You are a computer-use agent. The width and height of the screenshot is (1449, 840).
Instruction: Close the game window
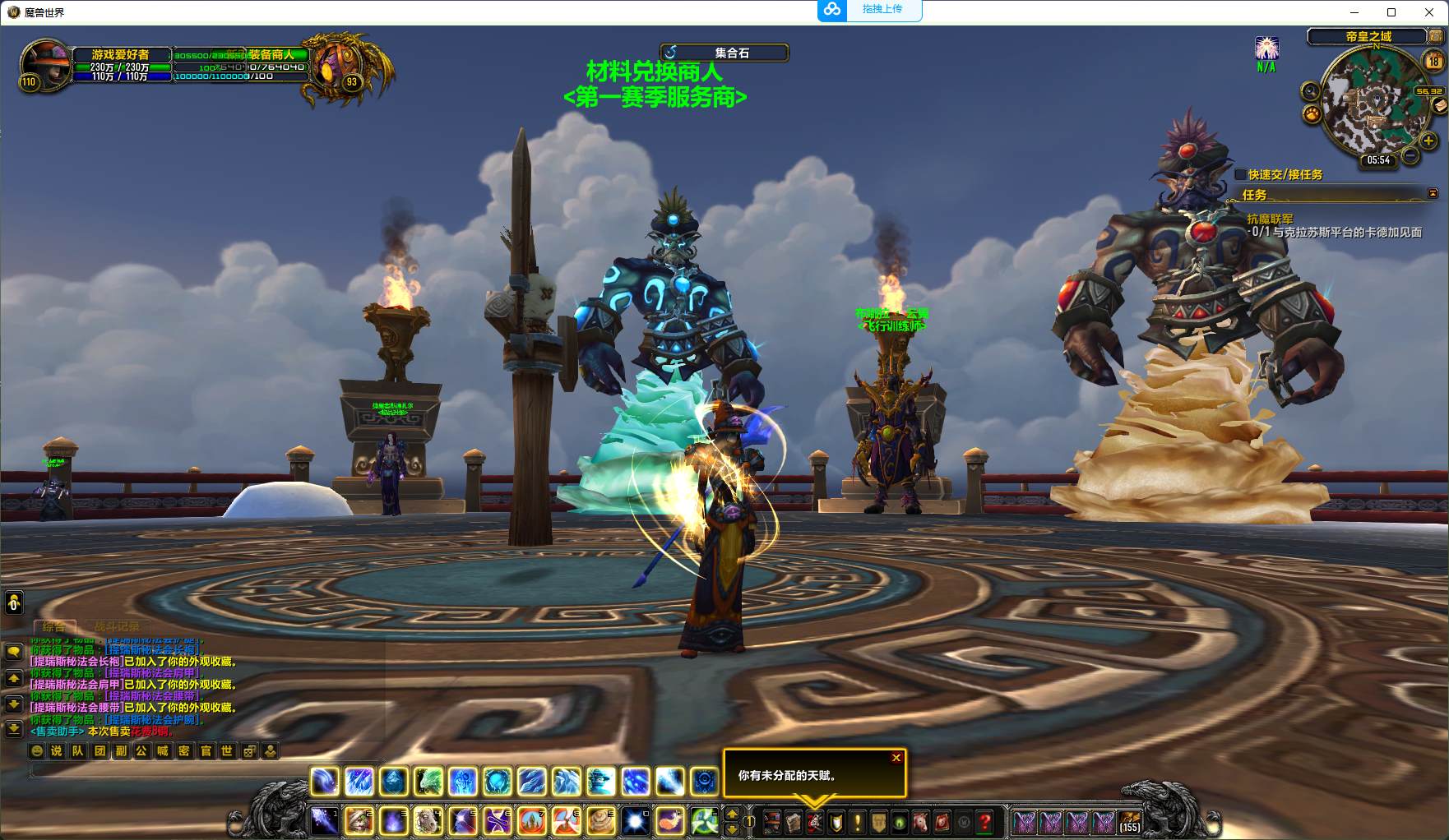1430,12
